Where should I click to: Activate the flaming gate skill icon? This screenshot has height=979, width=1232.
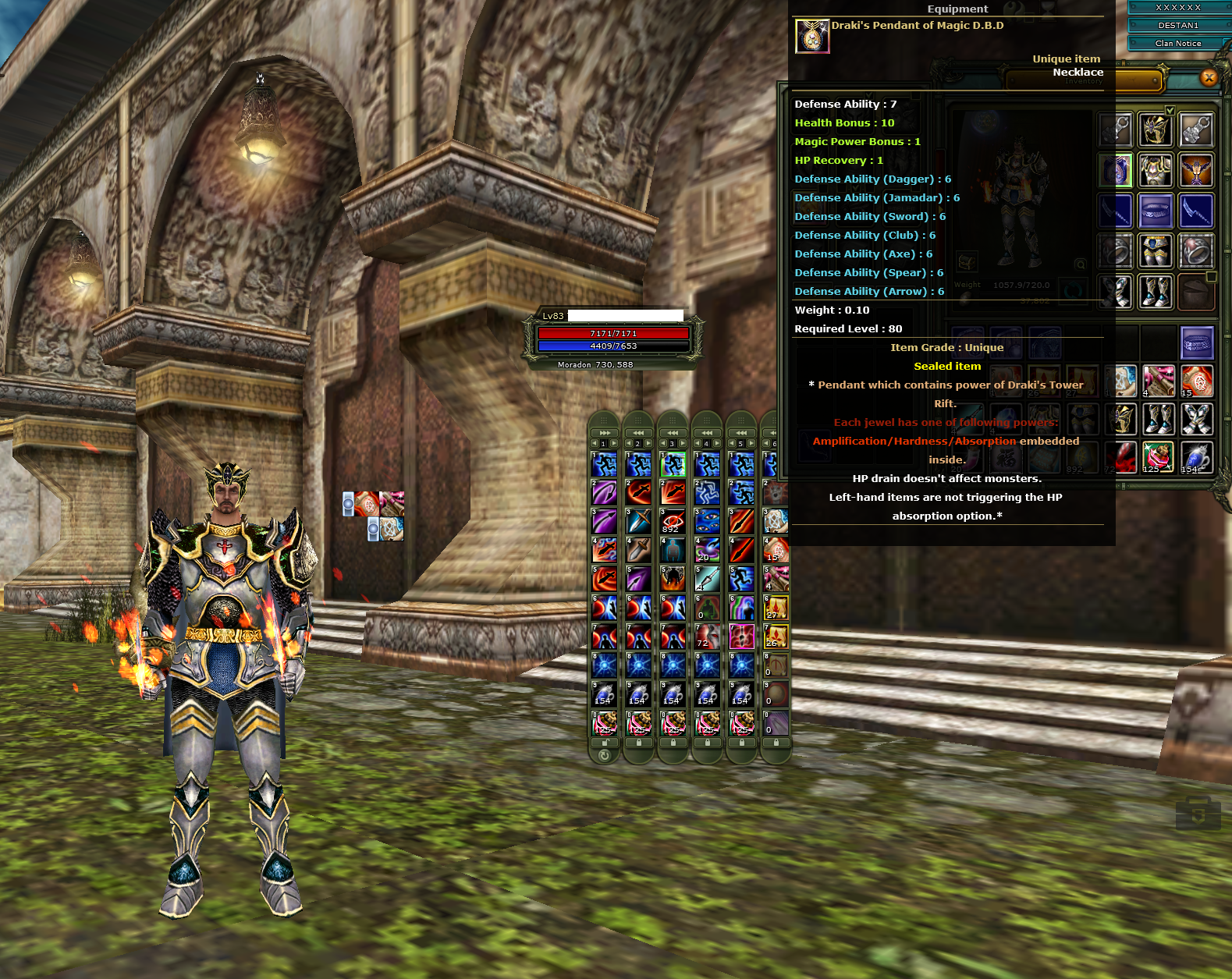pyautogui.click(x=673, y=579)
